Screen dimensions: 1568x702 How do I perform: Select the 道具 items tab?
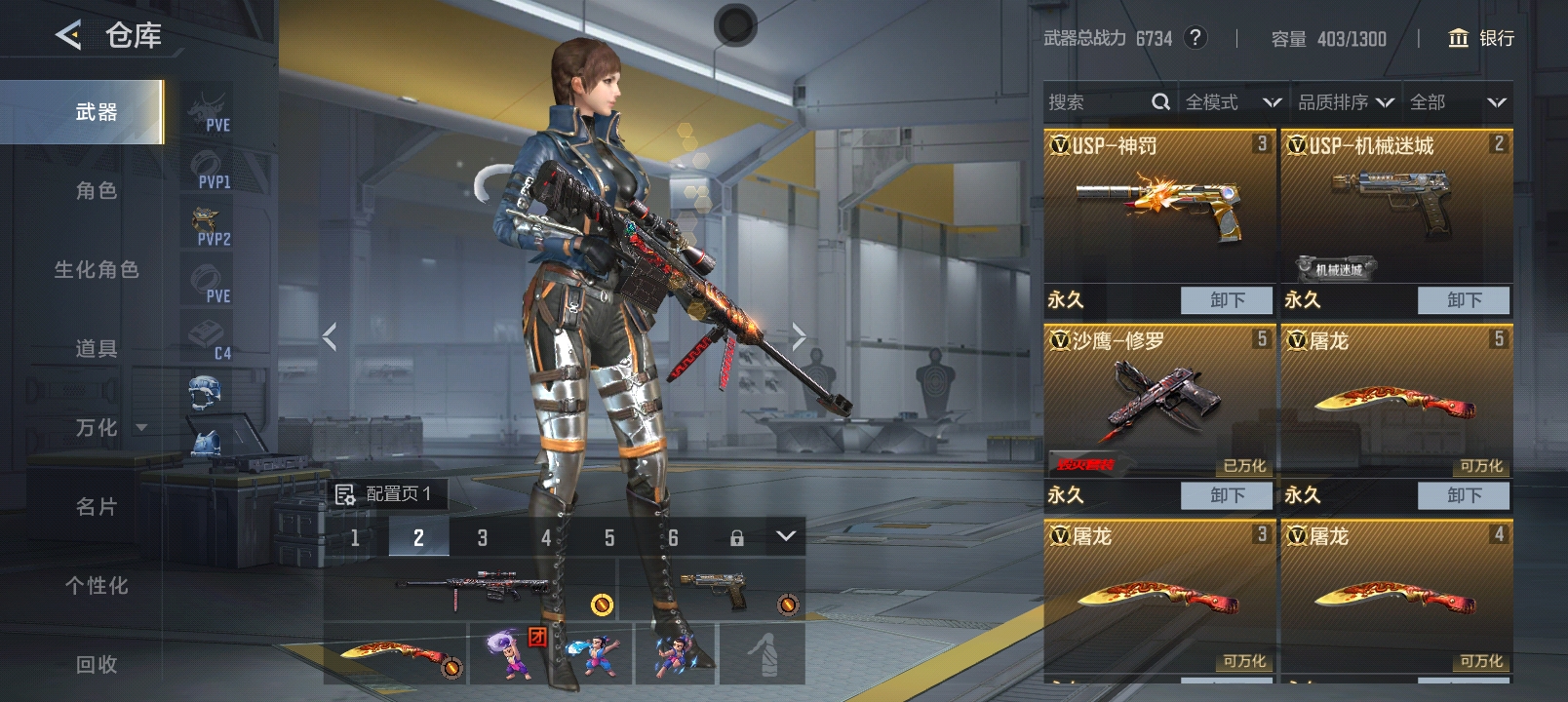pyautogui.click(x=96, y=349)
